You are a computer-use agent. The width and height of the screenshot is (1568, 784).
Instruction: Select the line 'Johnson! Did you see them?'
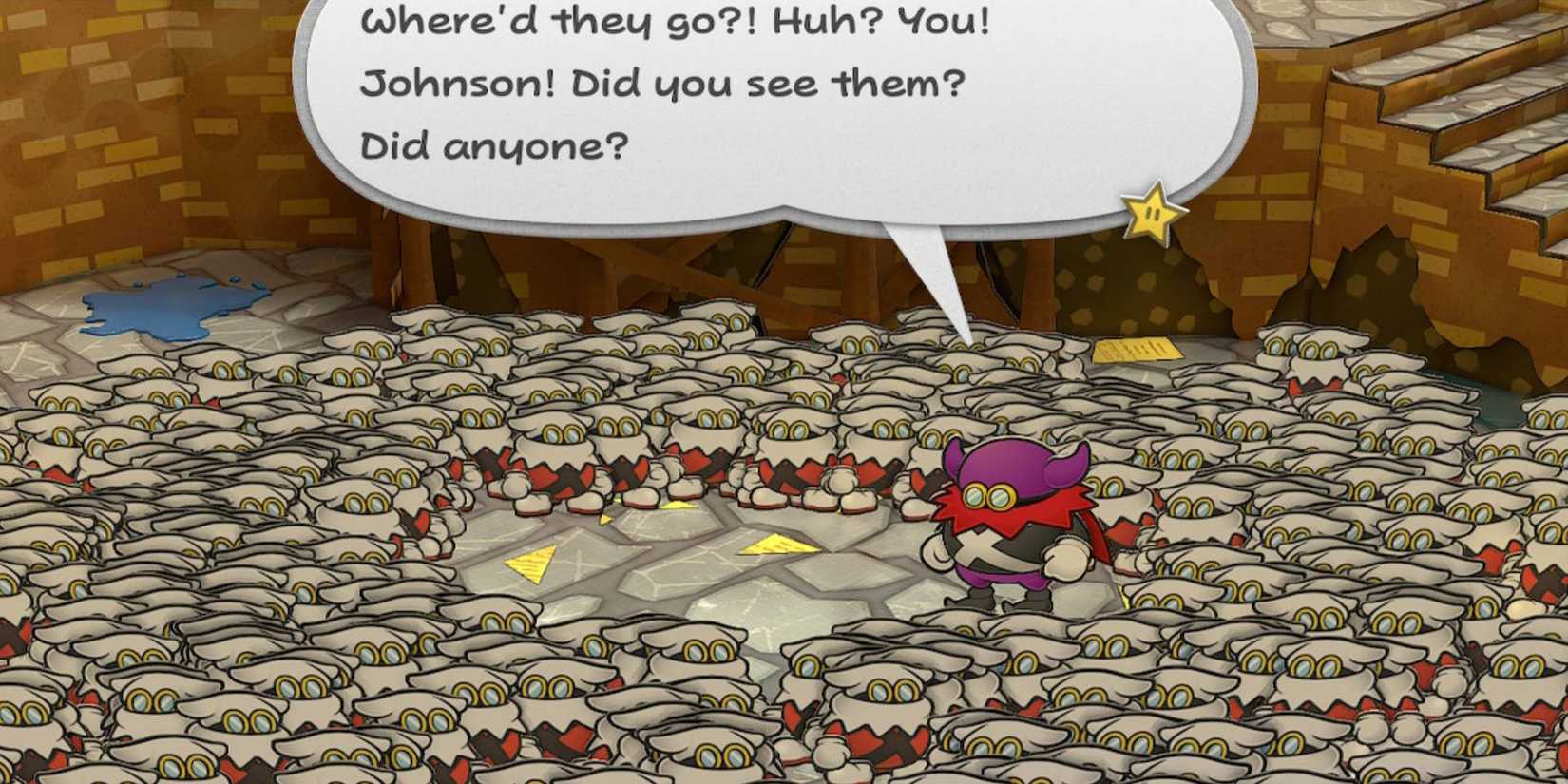tap(663, 84)
